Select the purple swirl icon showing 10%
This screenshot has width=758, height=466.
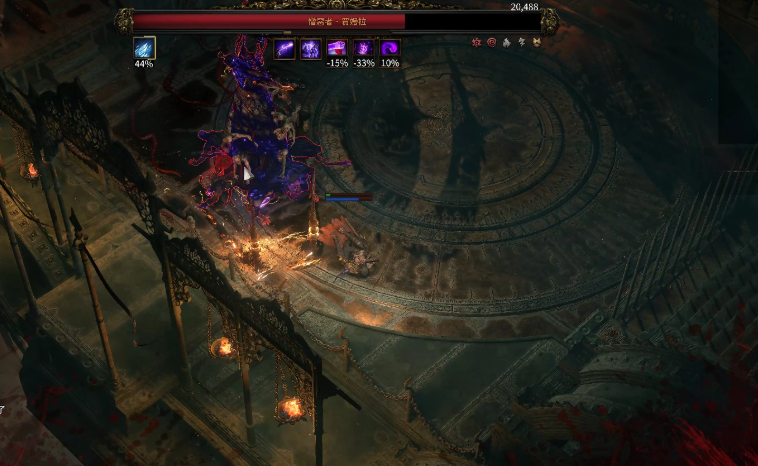pyautogui.click(x=390, y=48)
